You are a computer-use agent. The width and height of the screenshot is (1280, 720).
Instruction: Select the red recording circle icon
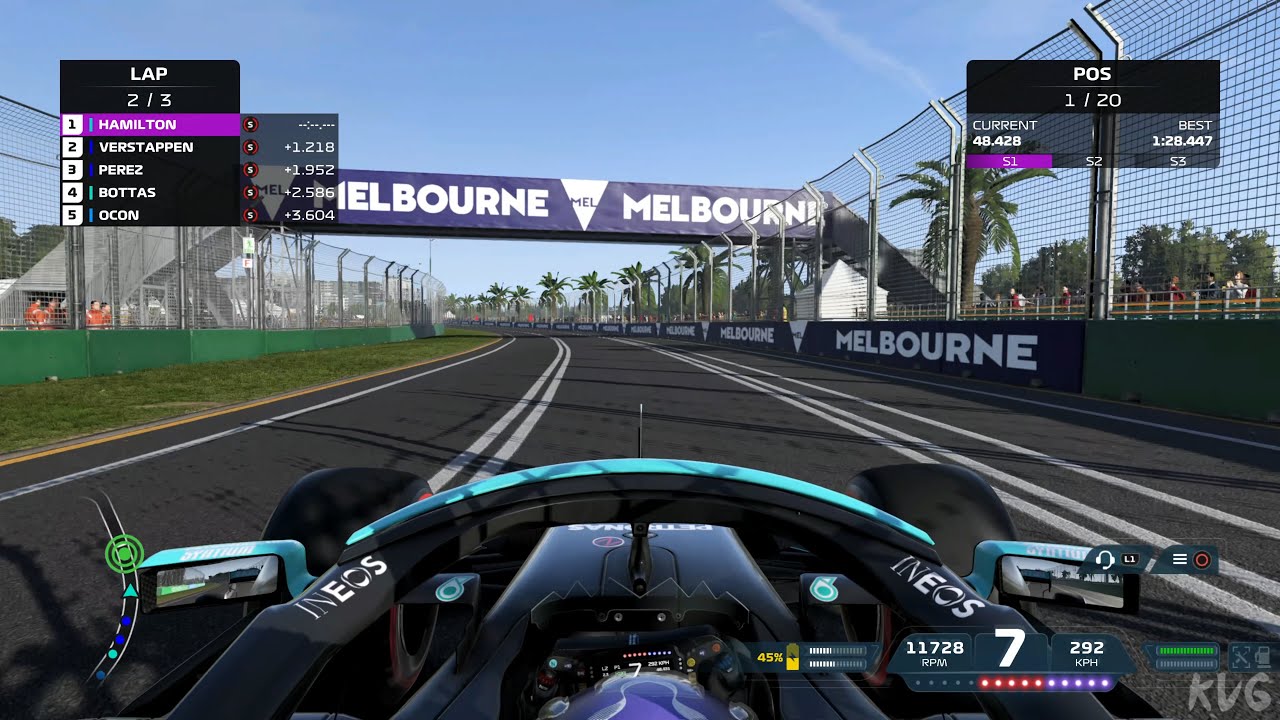point(1202,559)
